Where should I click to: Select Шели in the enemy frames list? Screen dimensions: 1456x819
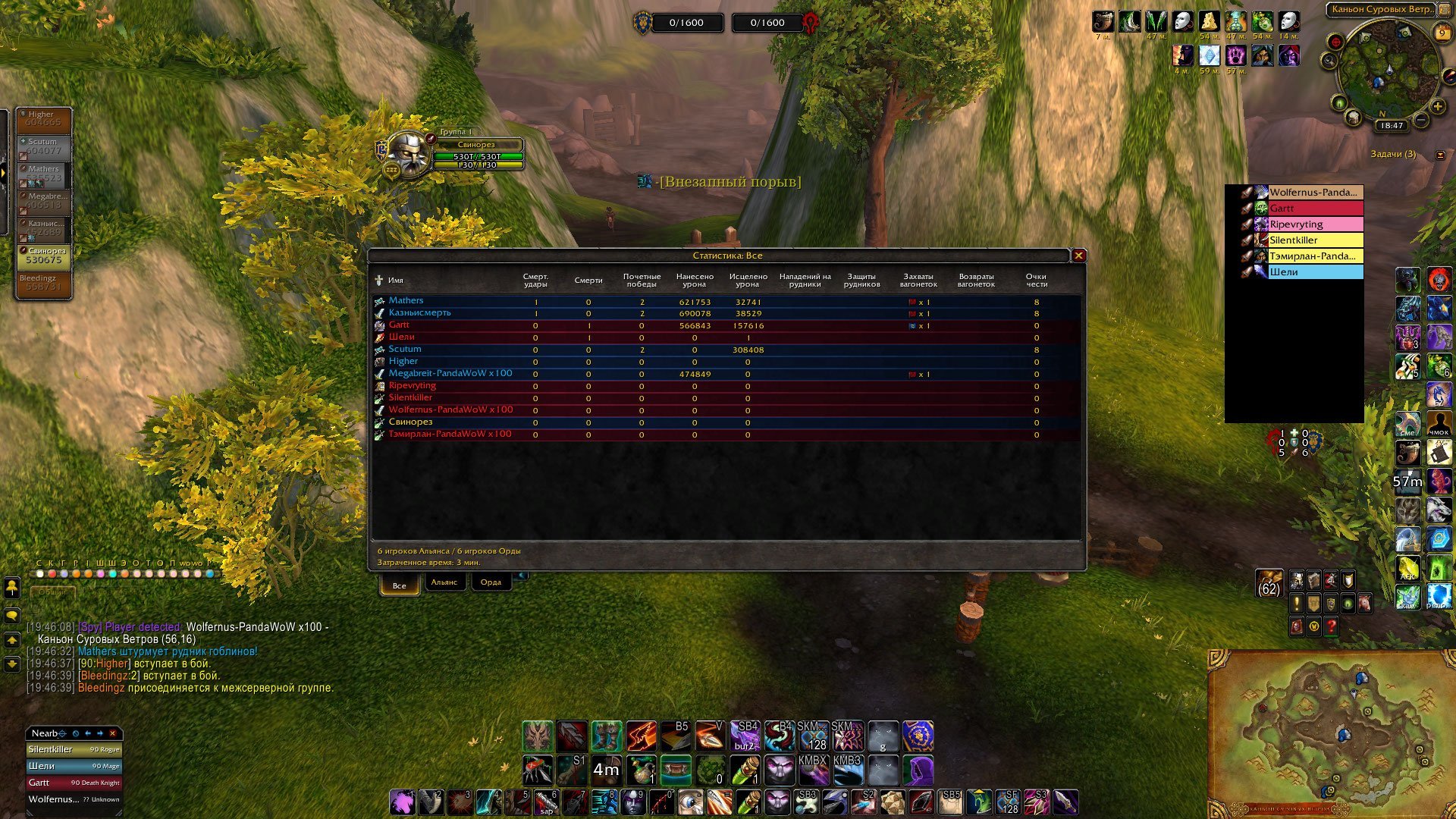point(1315,272)
